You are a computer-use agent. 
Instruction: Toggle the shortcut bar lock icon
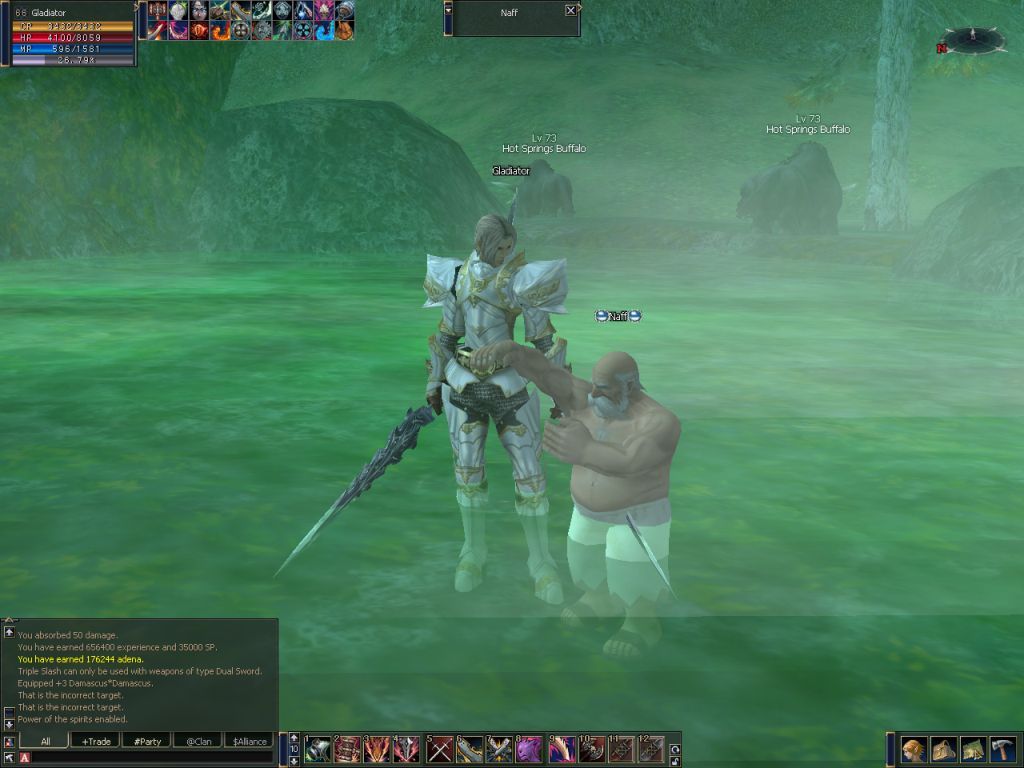tap(675, 758)
